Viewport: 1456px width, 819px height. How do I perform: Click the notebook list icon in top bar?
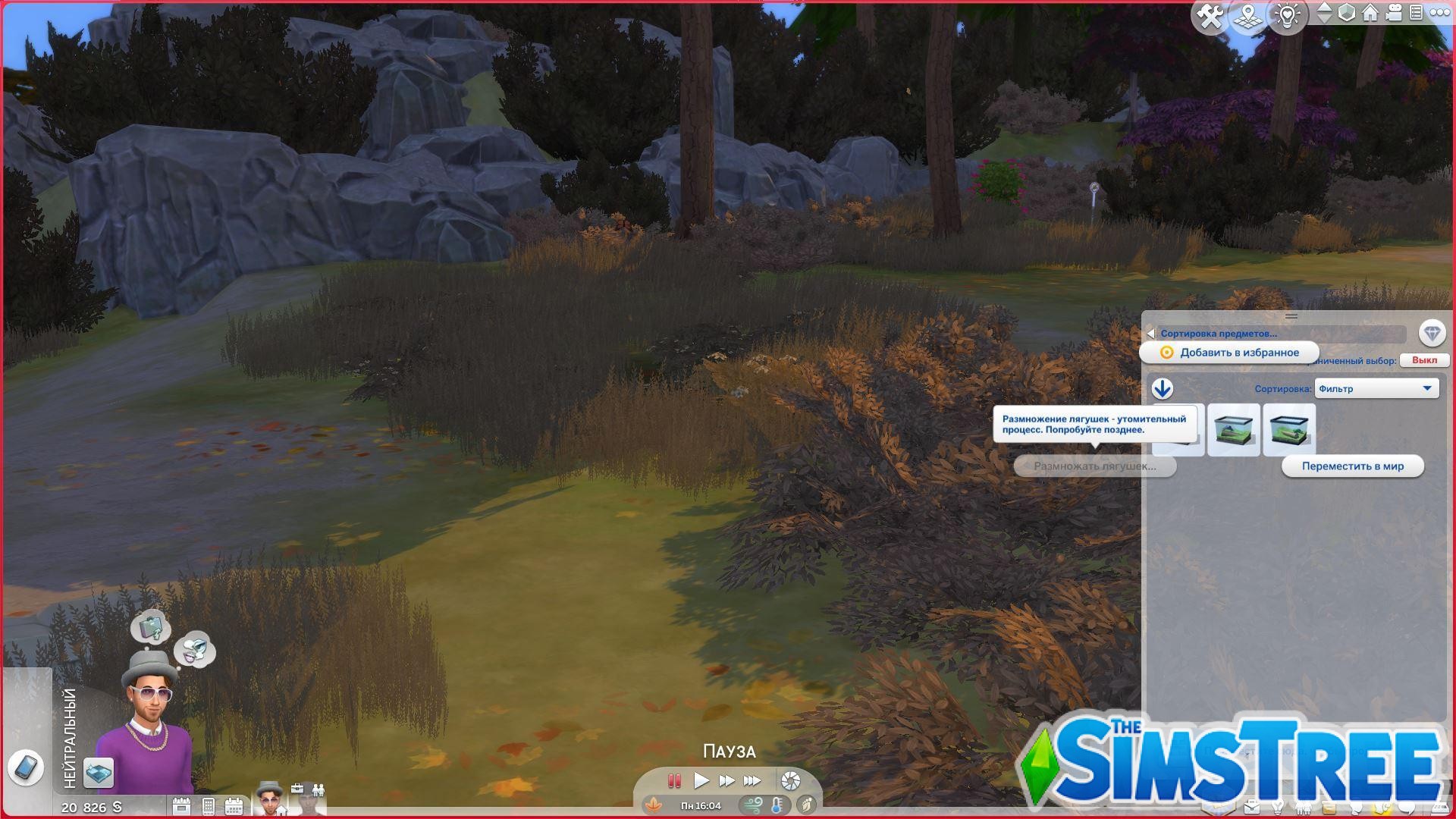(1417, 14)
